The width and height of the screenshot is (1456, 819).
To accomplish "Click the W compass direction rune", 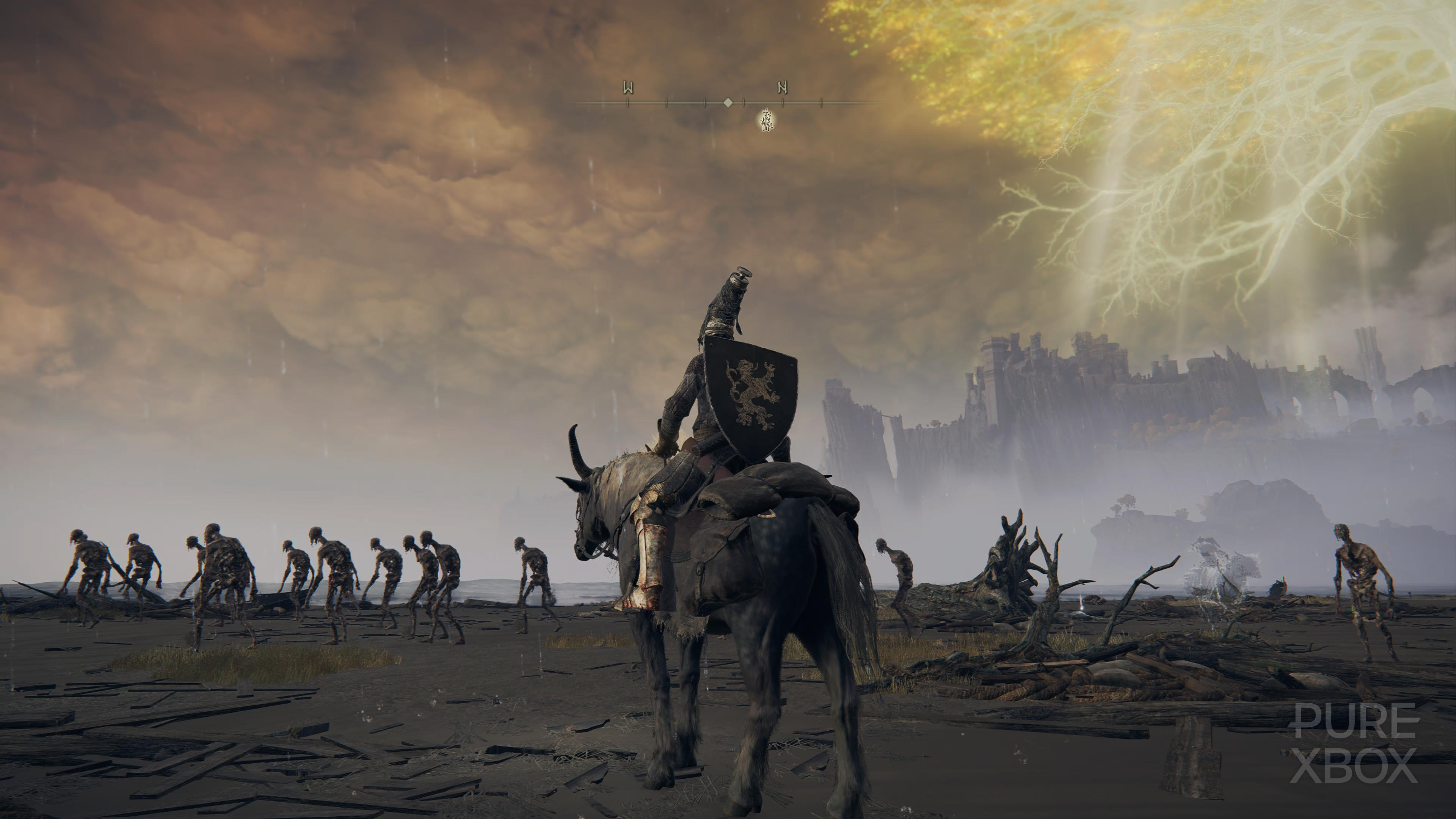I will click(x=629, y=86).
